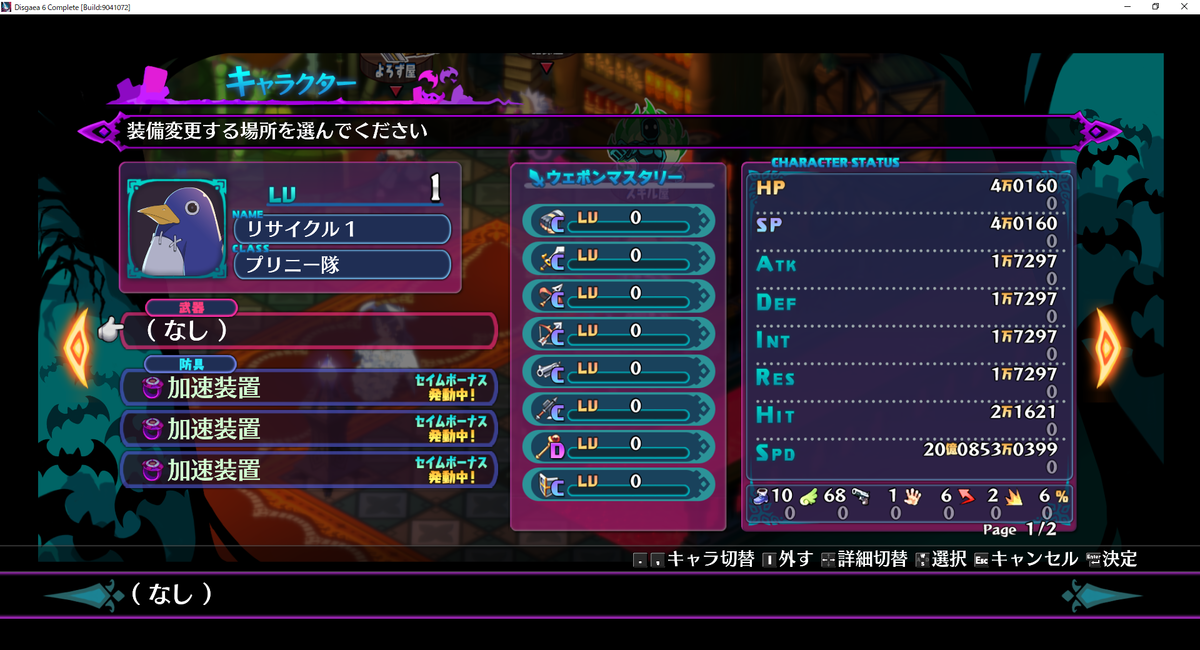
Task: Choose the gun weapon mastery row
Action: coord(618,369)
